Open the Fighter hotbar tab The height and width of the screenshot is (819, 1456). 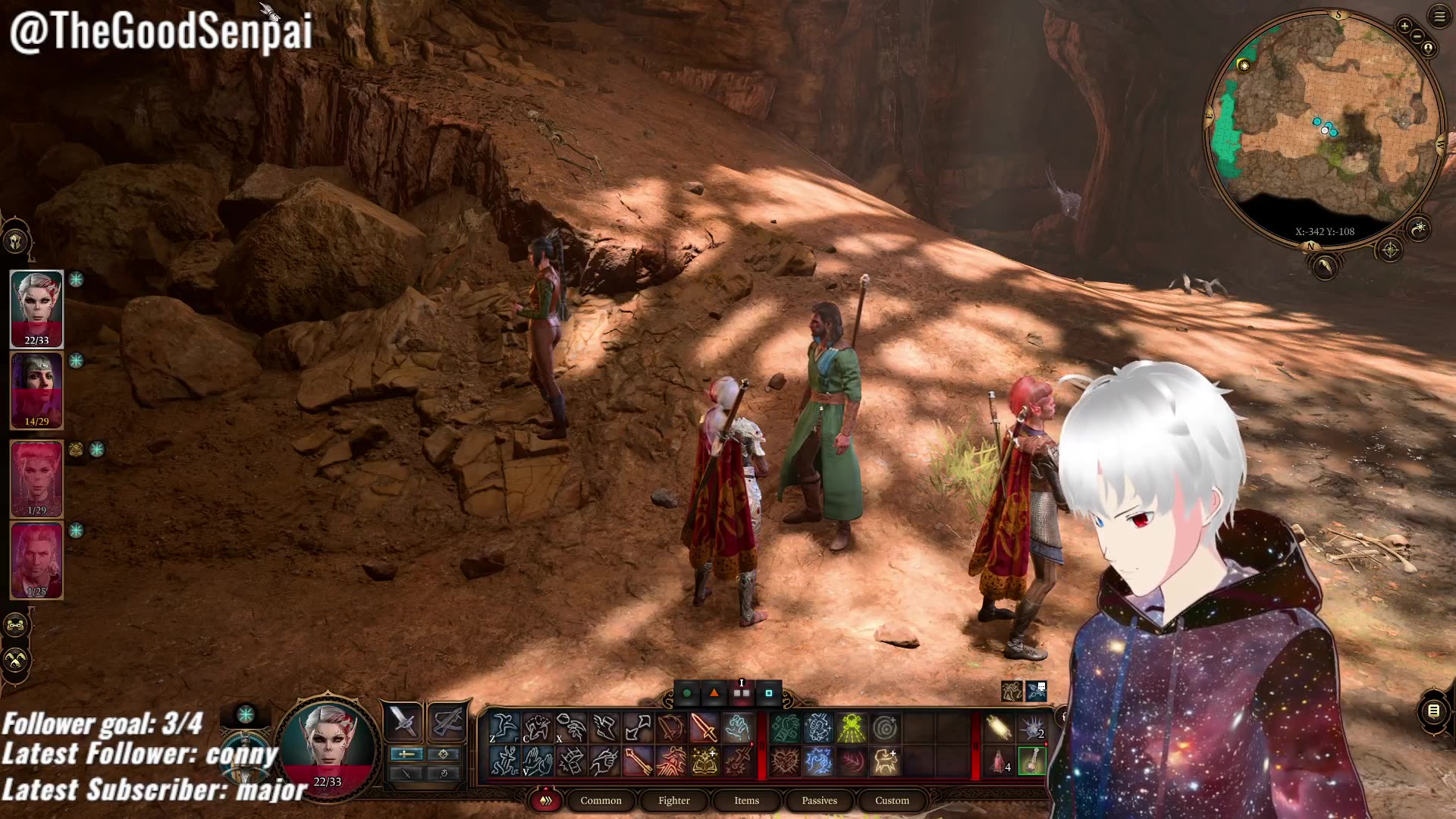673,800
